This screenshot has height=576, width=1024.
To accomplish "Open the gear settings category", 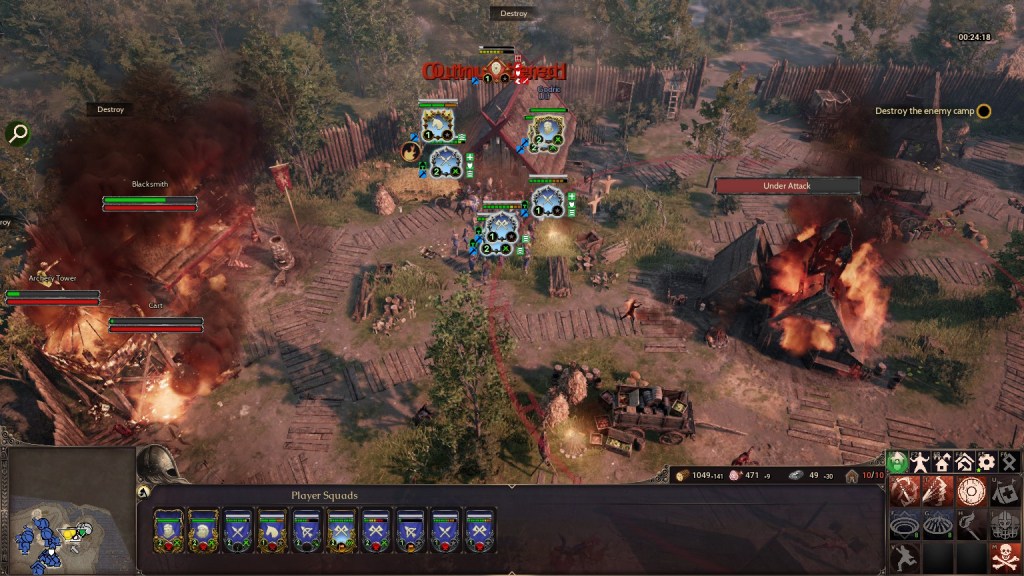I will [x=987, y=462].
